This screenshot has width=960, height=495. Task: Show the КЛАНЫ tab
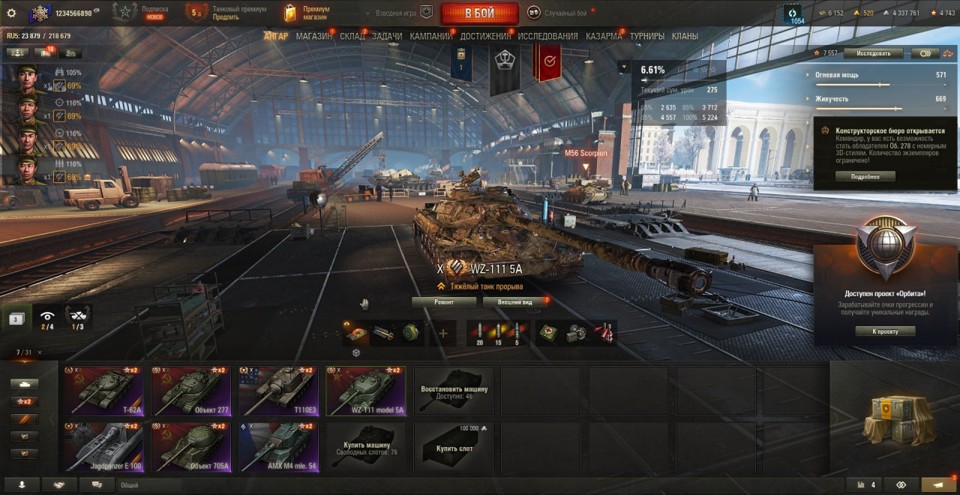[684, 36]
